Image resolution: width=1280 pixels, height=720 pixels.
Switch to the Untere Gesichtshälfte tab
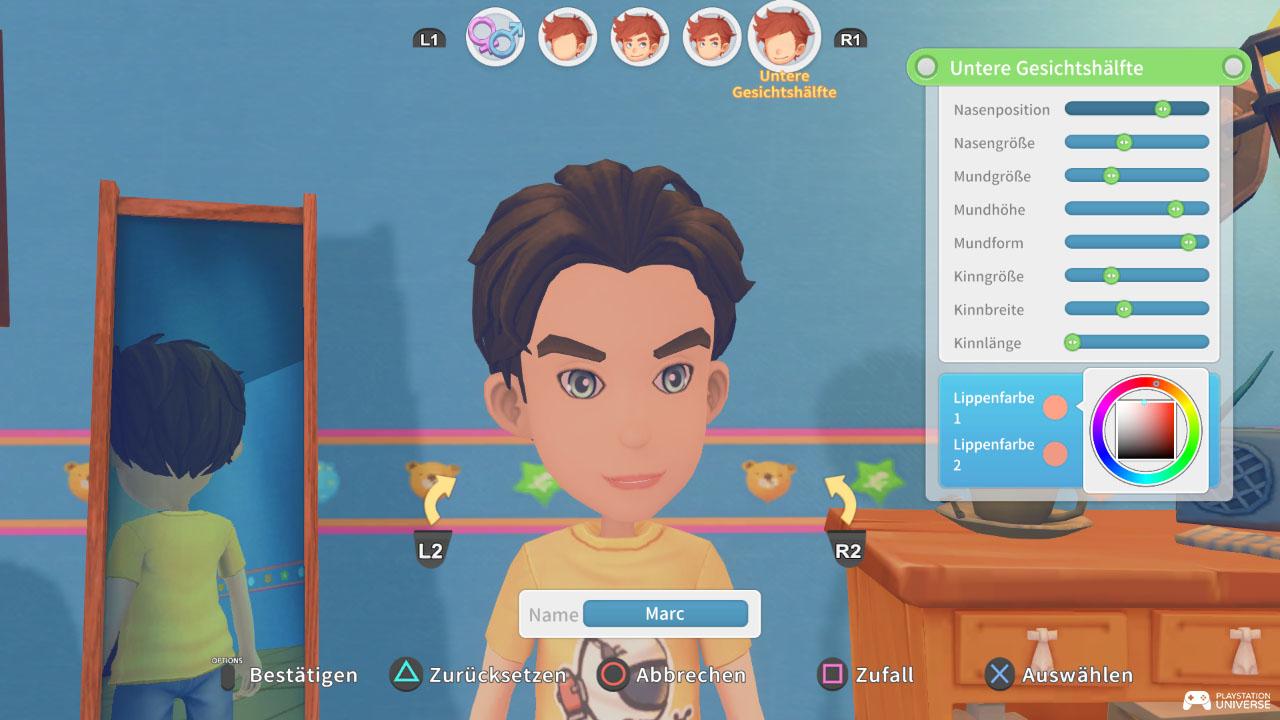[784, 38]
